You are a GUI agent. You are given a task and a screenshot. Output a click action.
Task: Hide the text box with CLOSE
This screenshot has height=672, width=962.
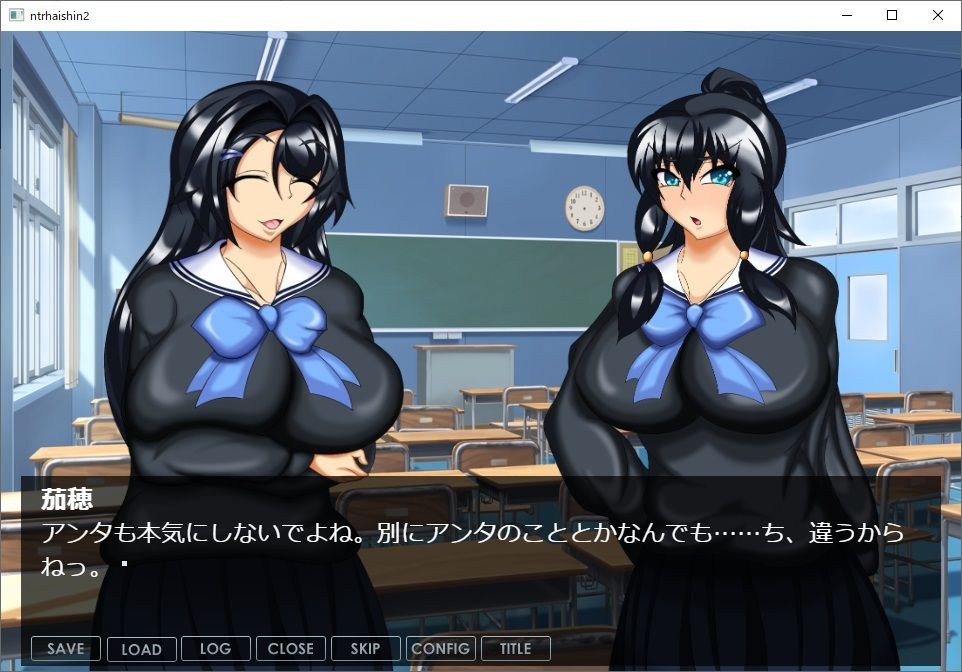coord(291,649)
